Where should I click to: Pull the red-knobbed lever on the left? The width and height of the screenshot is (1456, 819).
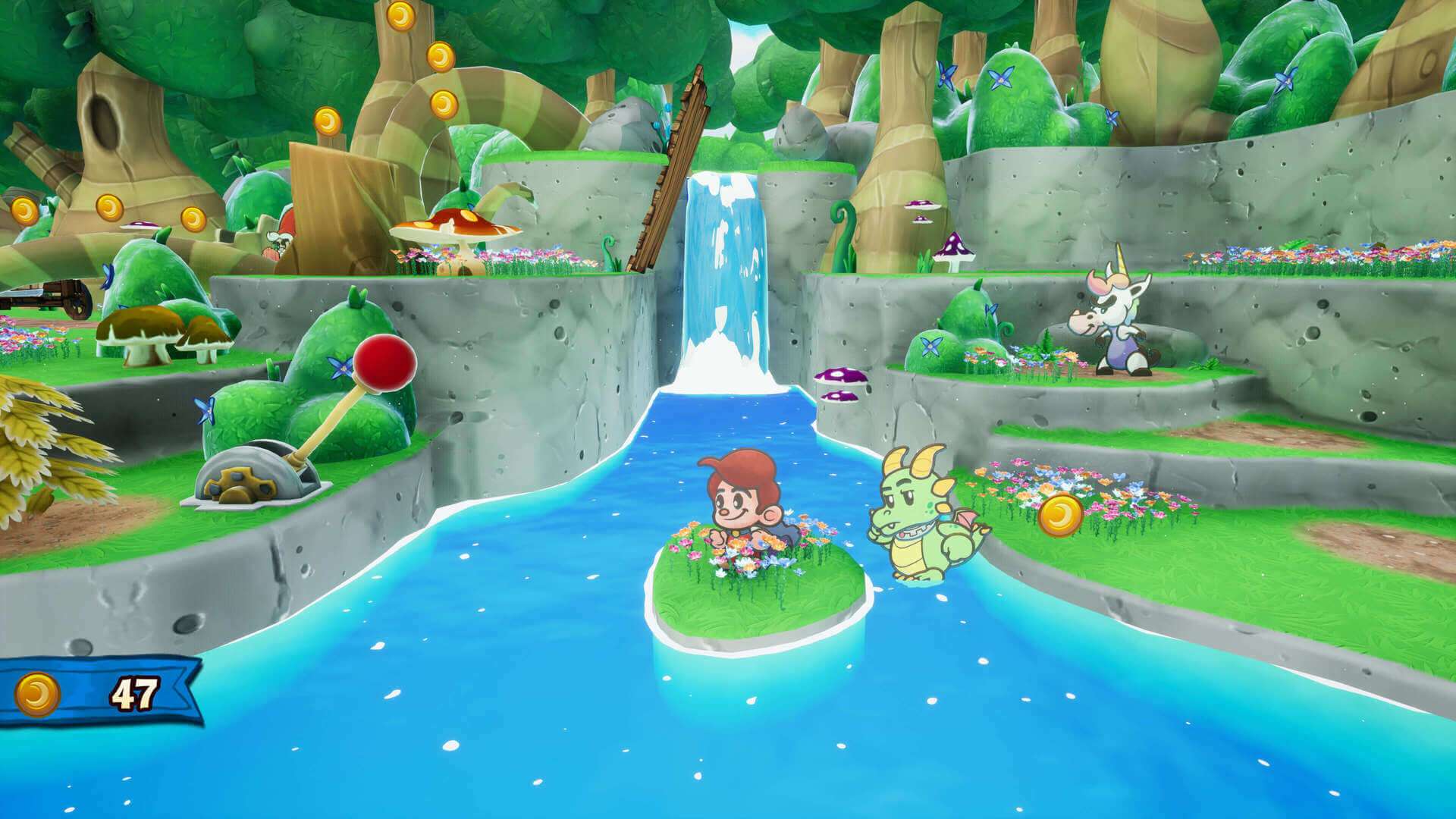point(383,364)
